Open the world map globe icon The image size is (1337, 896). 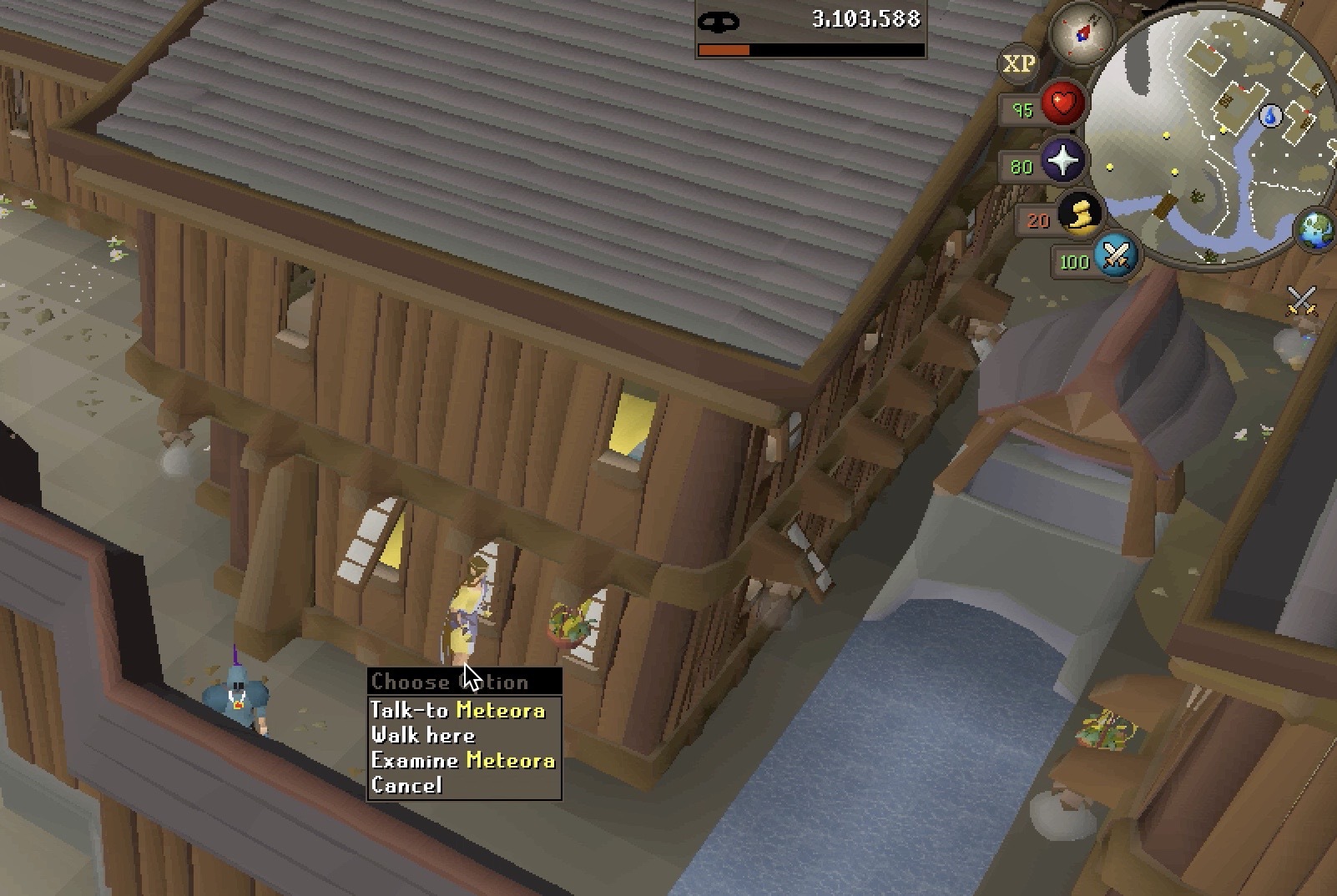[1315, 229]
